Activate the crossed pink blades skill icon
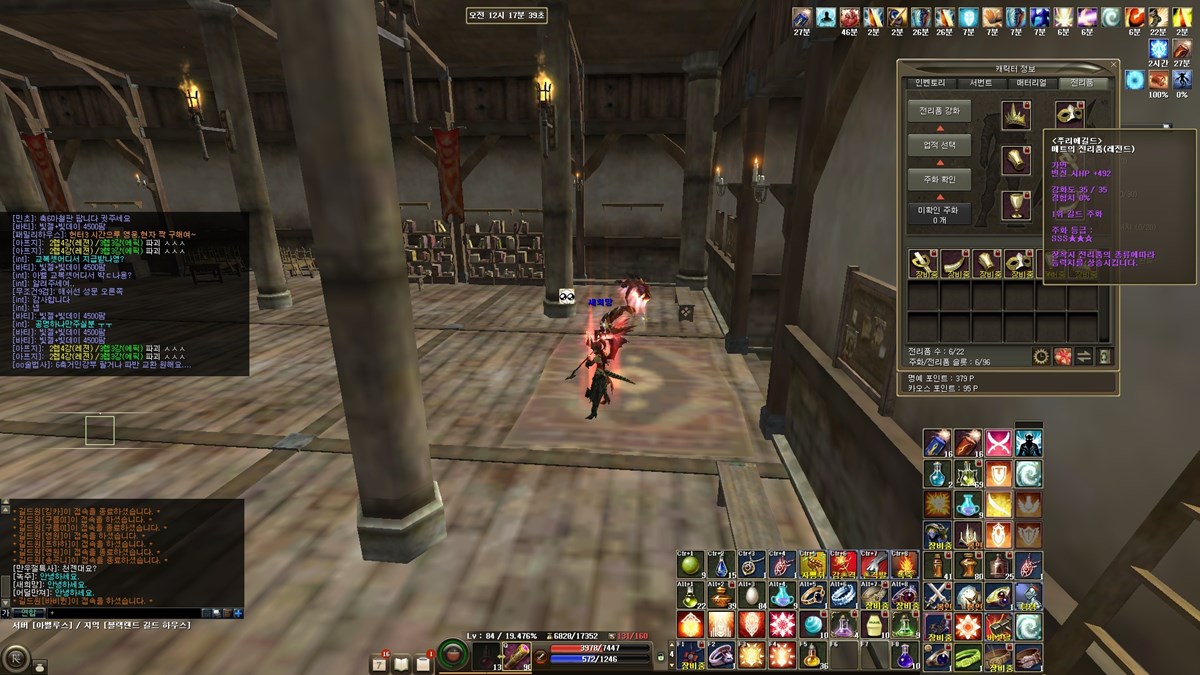The width and height of the screenshot is (1200, 675). (997, 443)
